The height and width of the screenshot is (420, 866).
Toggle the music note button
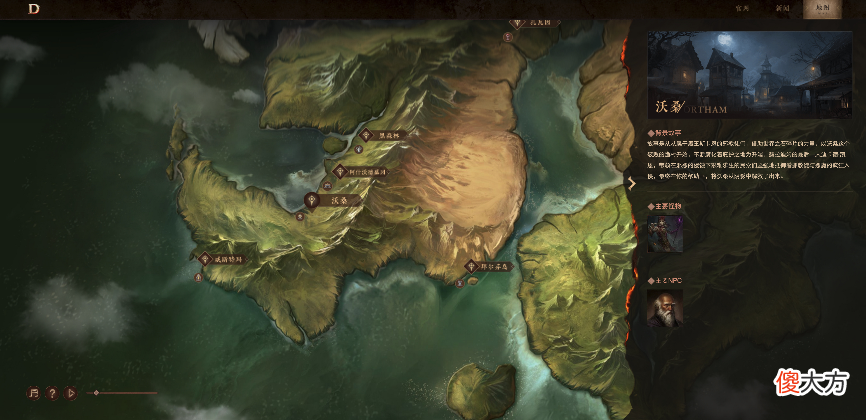[33, 393]
